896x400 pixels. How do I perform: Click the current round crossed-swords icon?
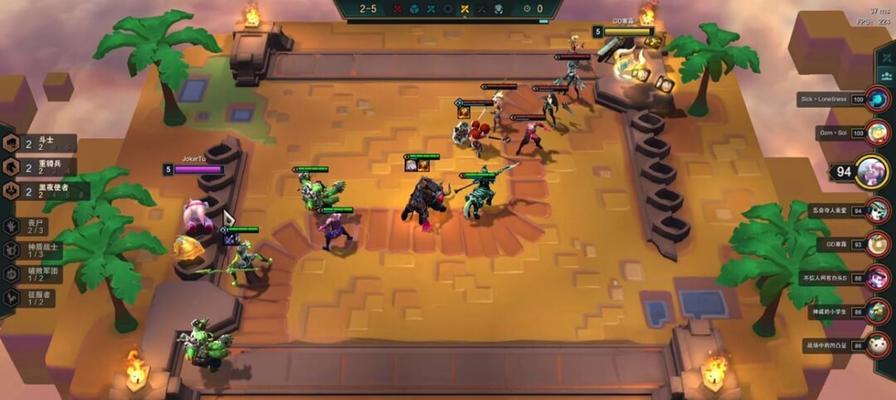[464, 9]
